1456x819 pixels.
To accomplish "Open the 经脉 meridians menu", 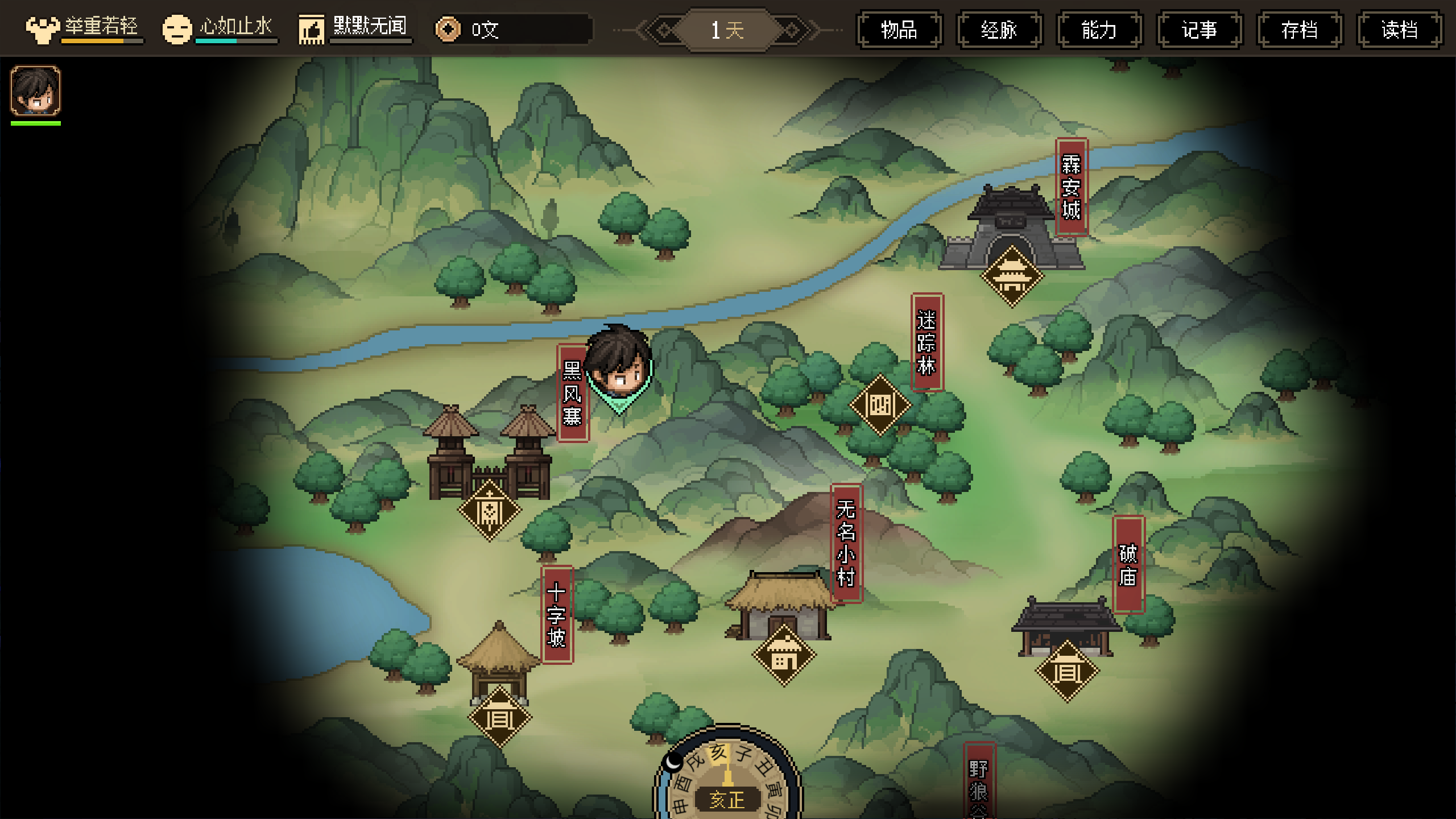I will pyautogui.click(x=999, y=30).
